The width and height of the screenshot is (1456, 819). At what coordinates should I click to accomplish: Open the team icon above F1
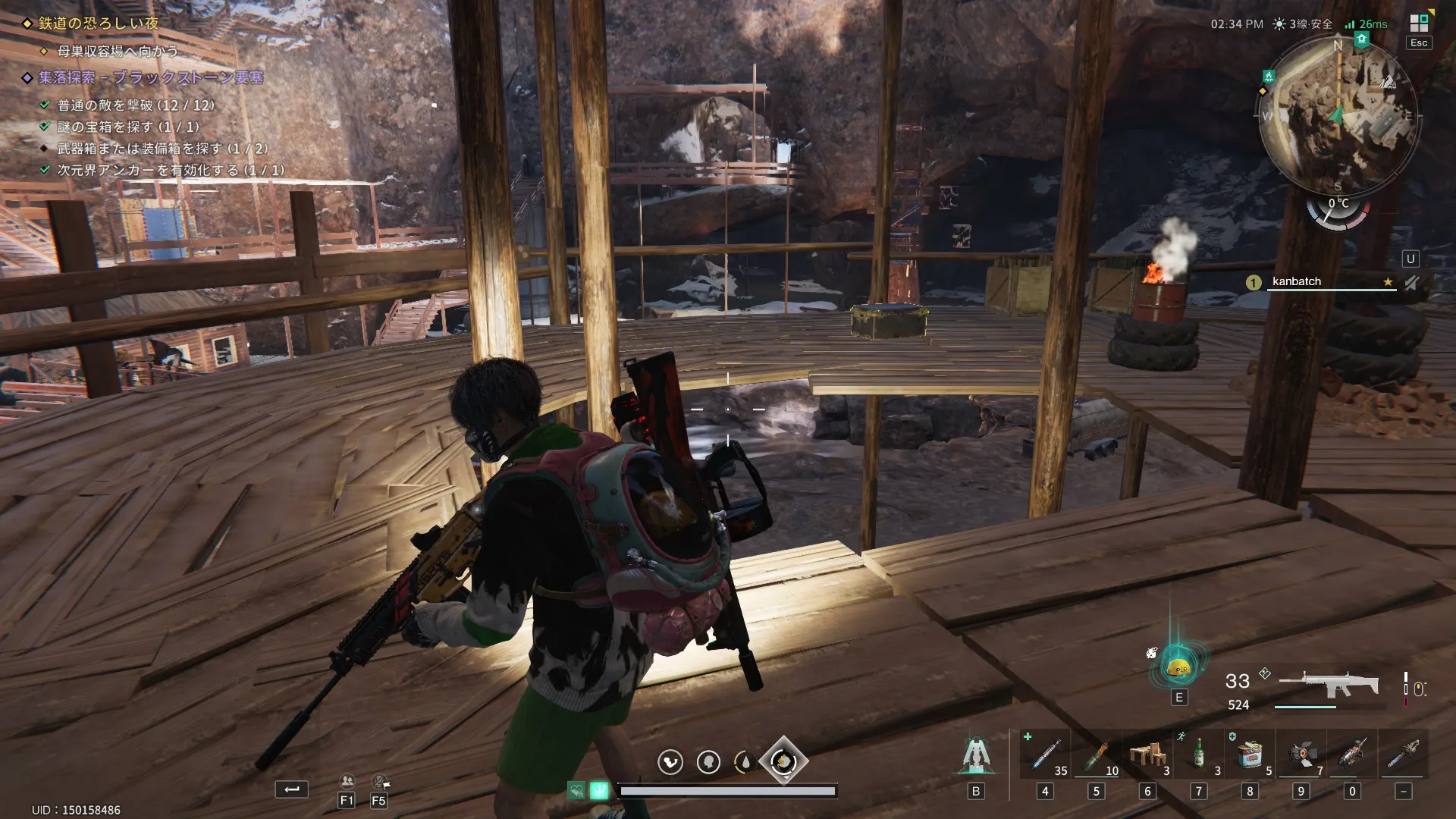347,781
